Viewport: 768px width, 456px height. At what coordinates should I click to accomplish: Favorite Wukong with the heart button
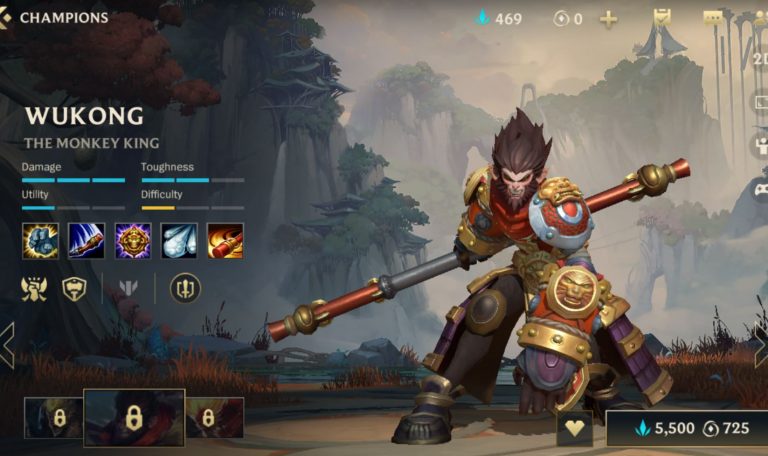[574, 427]
